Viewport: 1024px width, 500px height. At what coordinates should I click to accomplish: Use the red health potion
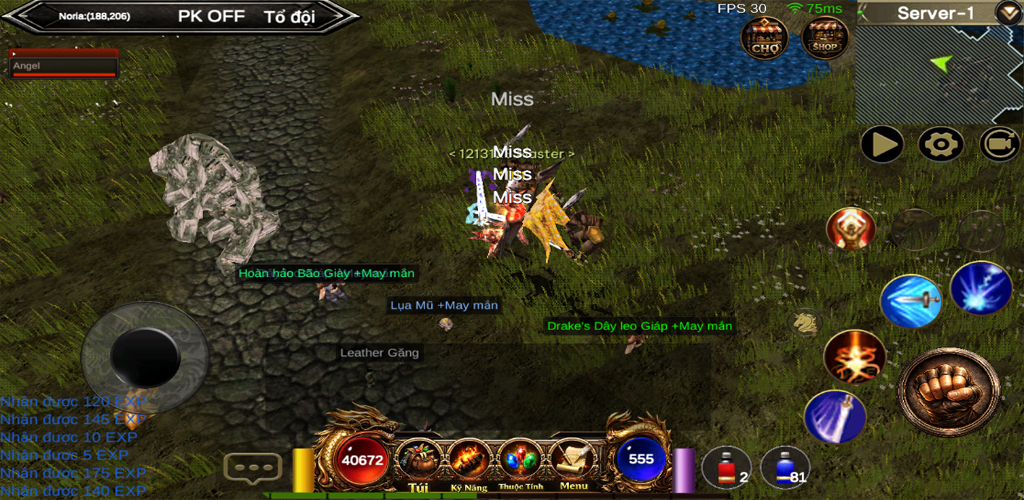pos(726,468)
